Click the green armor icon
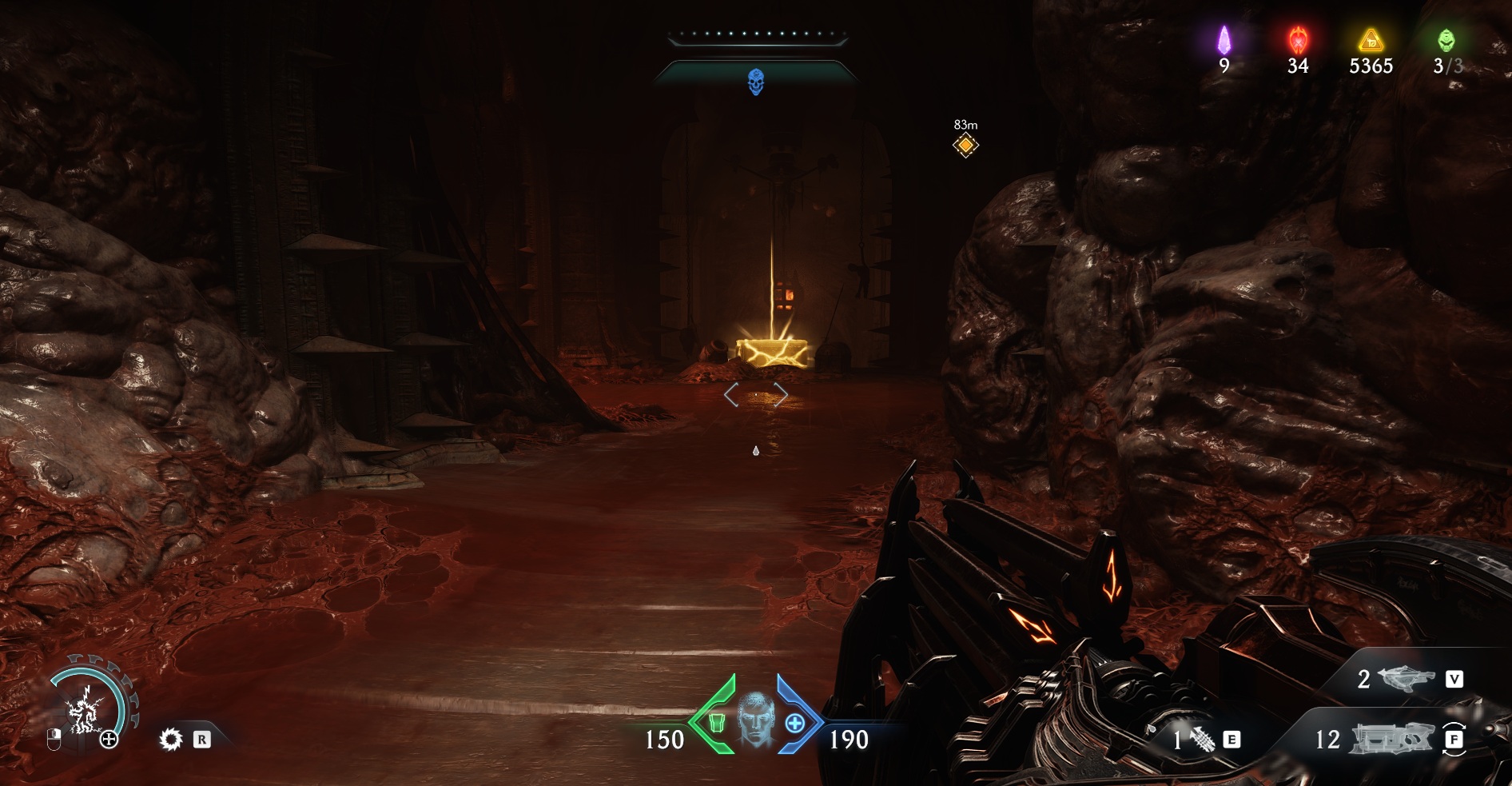The width and height of the screenshot is (1512, 786). 716,723
